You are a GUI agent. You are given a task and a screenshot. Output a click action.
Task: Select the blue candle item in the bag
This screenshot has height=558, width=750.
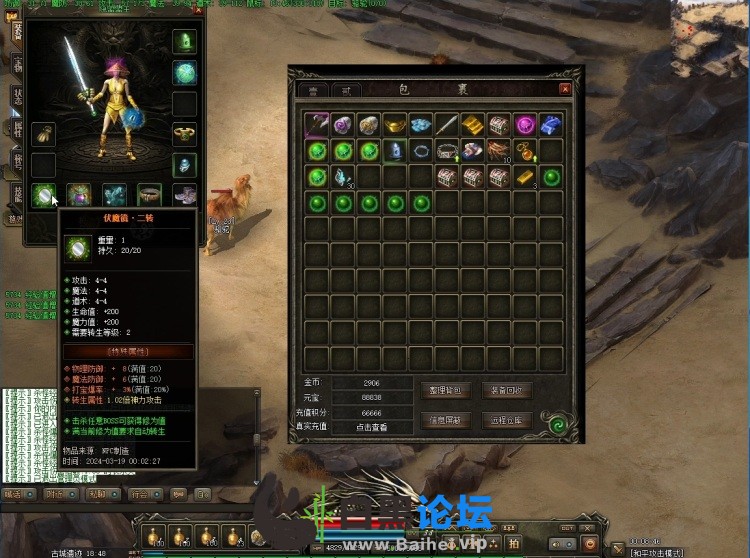coord(395,150)
